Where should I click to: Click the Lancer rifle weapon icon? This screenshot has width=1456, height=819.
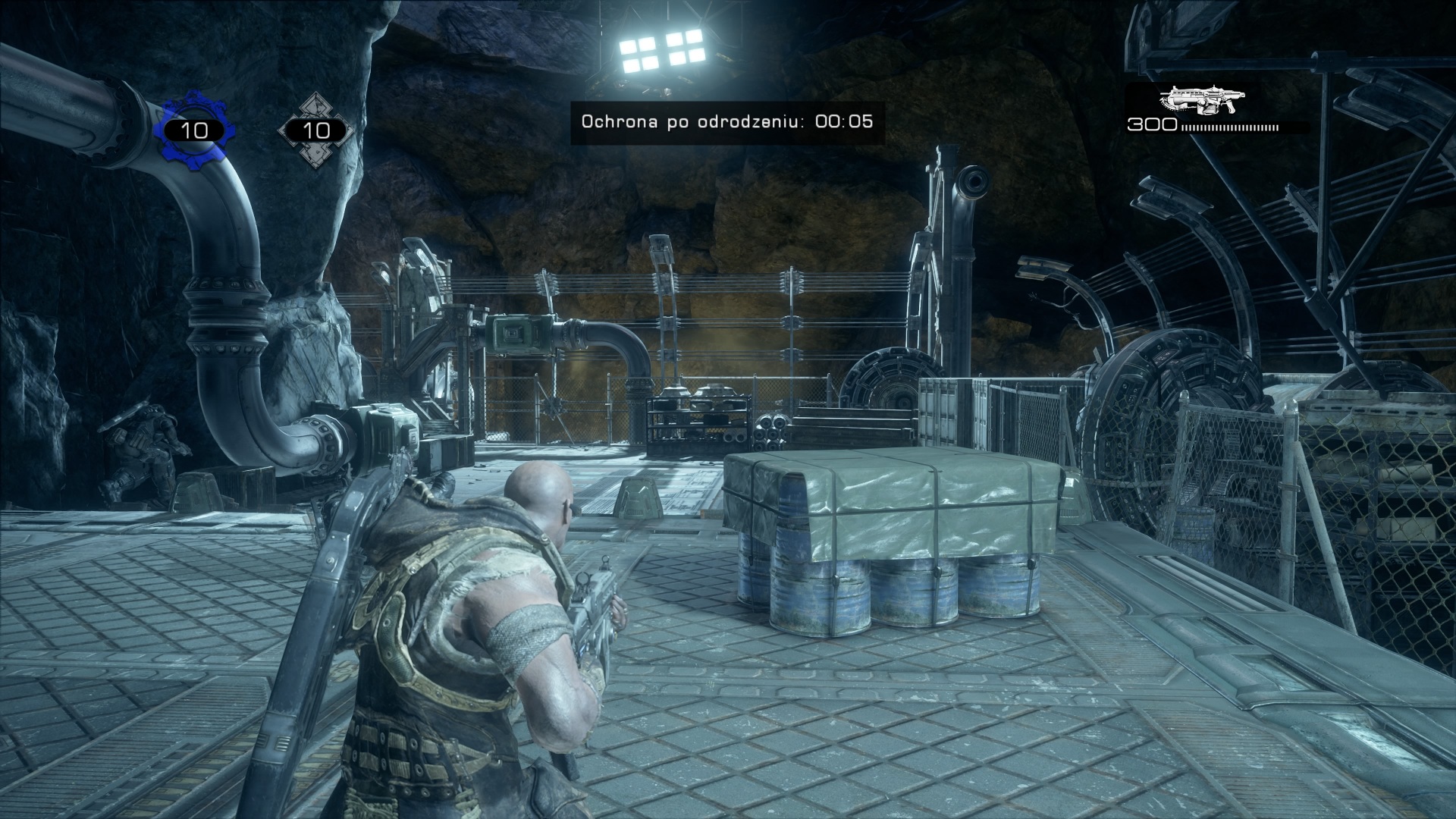(x=1203, y=100)
